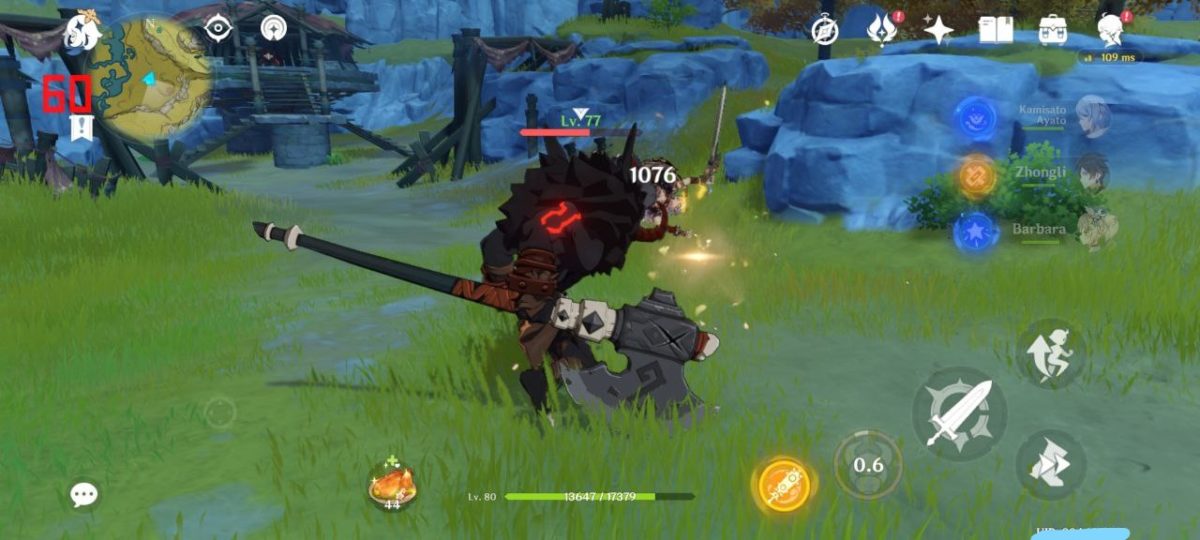Eat the roast chicken food item
The image size is (1200, 540).
tap(391, 485)
